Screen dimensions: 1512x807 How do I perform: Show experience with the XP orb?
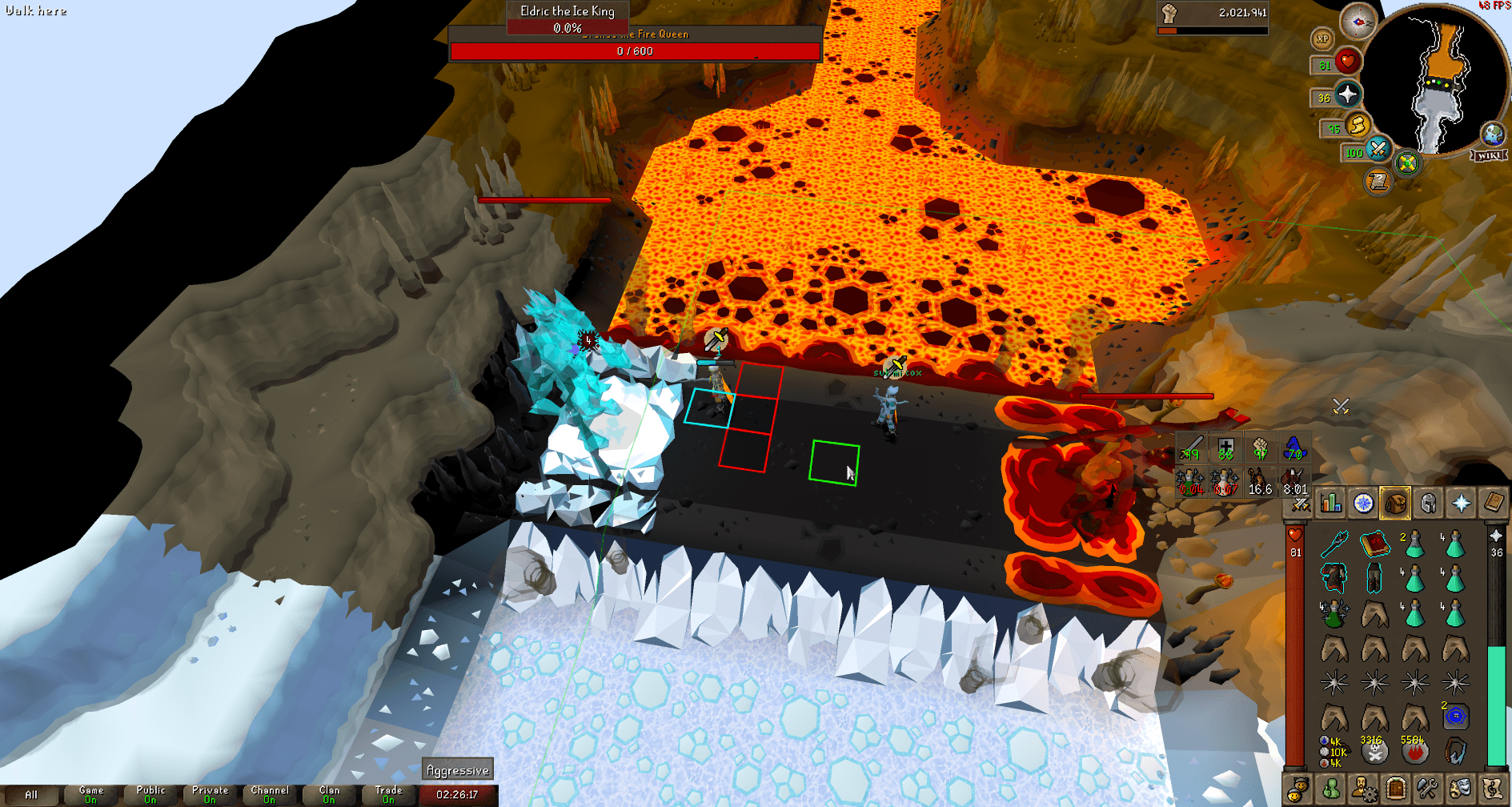pyautogui.click(x=1321, y=39)
